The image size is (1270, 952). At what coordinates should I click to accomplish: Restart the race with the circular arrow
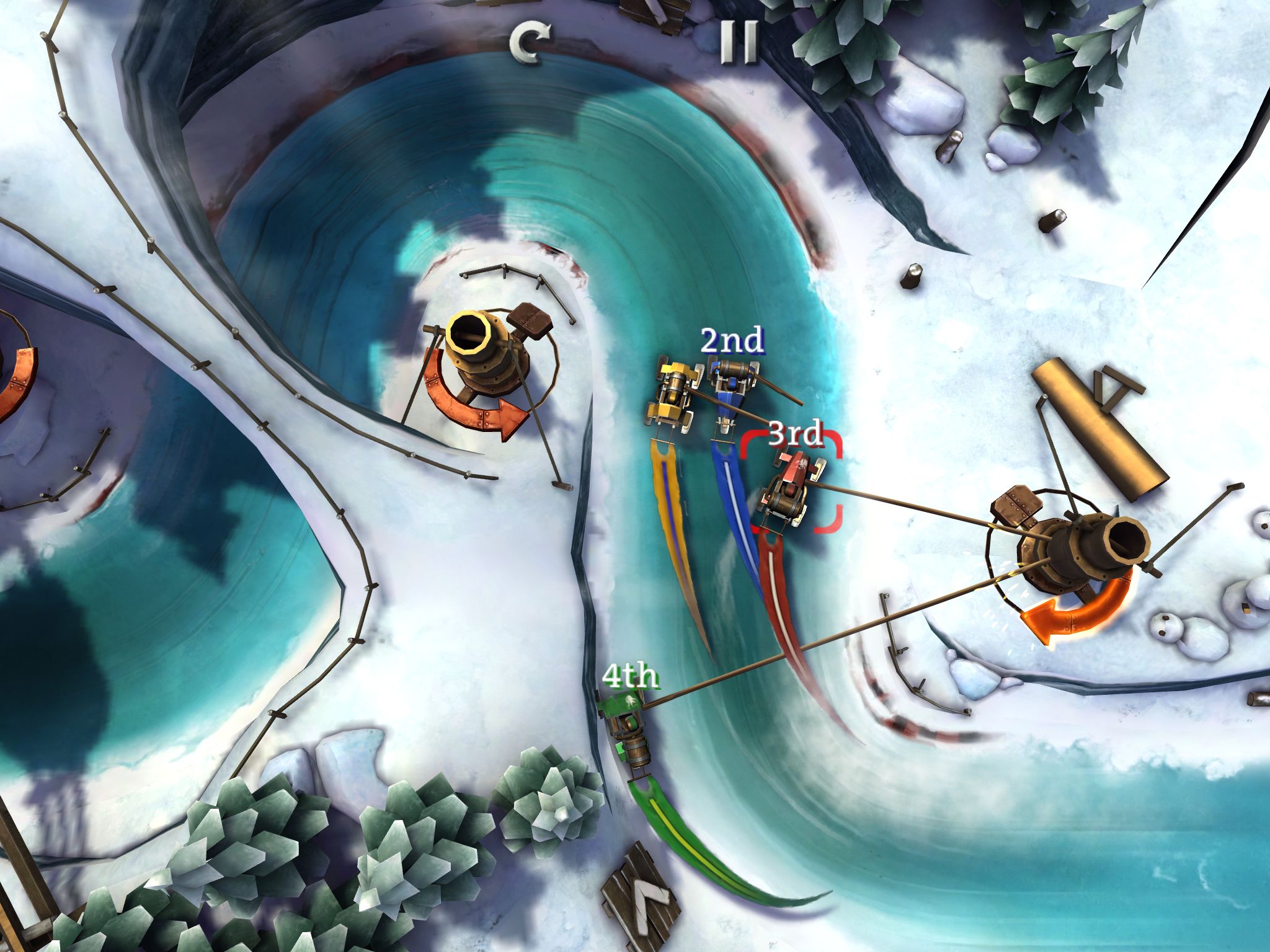(x=529, y=43)
